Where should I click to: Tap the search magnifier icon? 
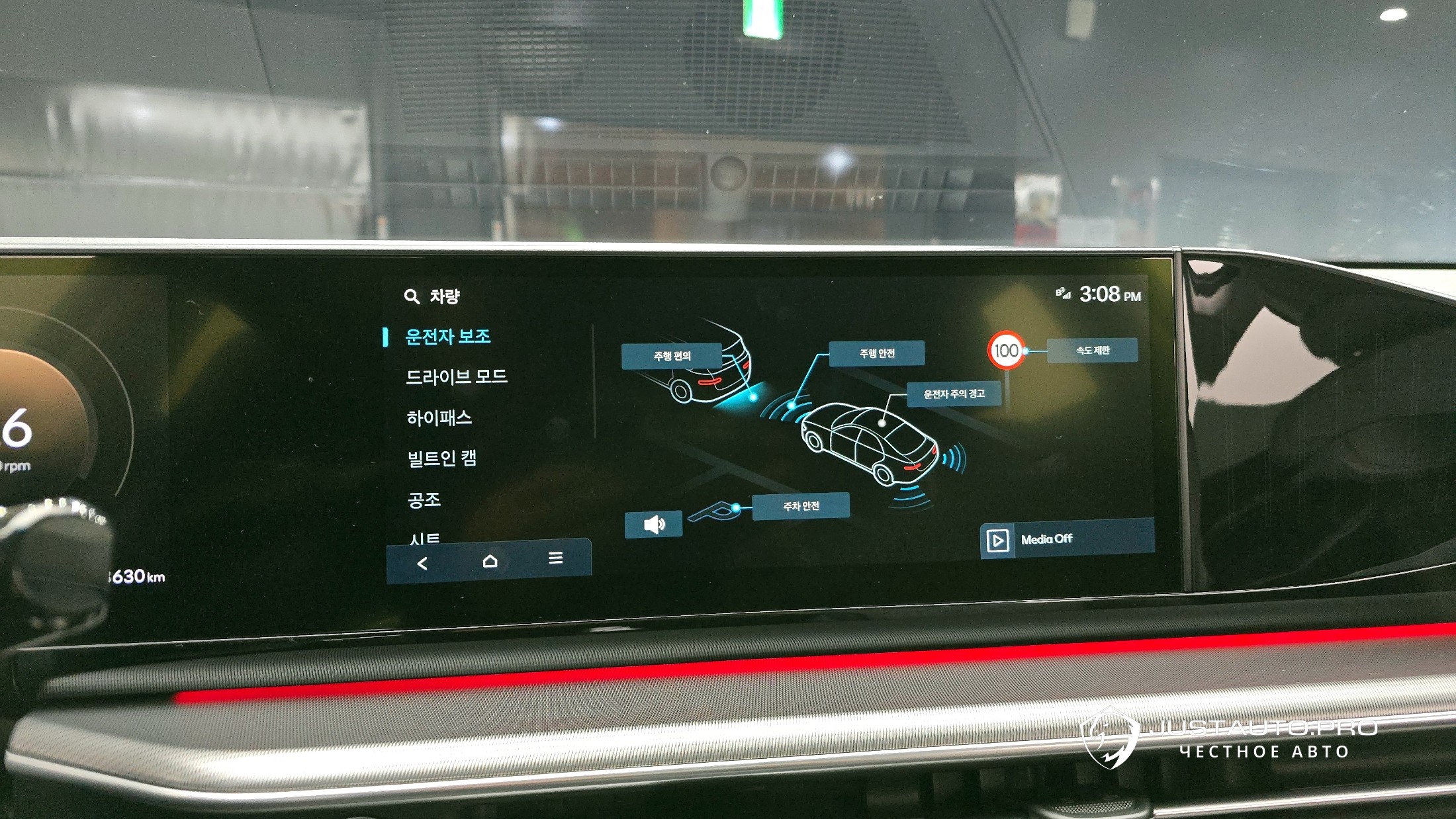pos(412,296)
